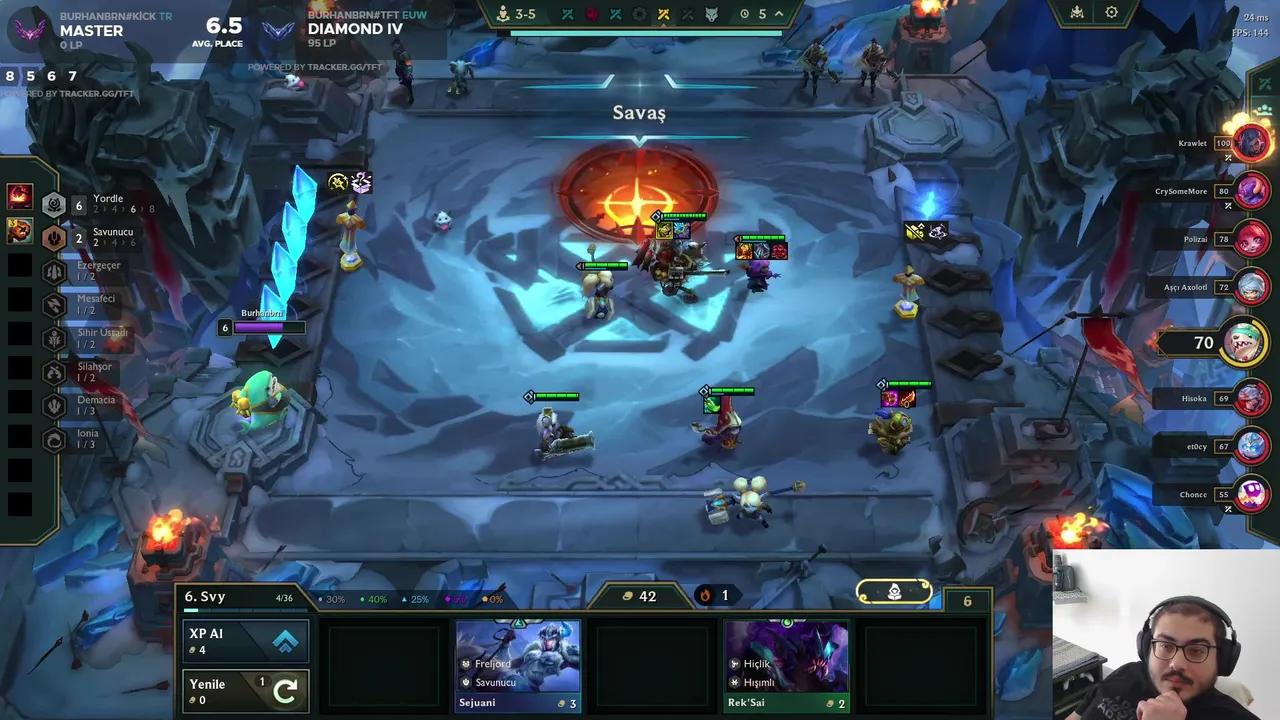
Task: Select round number 8 in history
Action: coord(8,76)
